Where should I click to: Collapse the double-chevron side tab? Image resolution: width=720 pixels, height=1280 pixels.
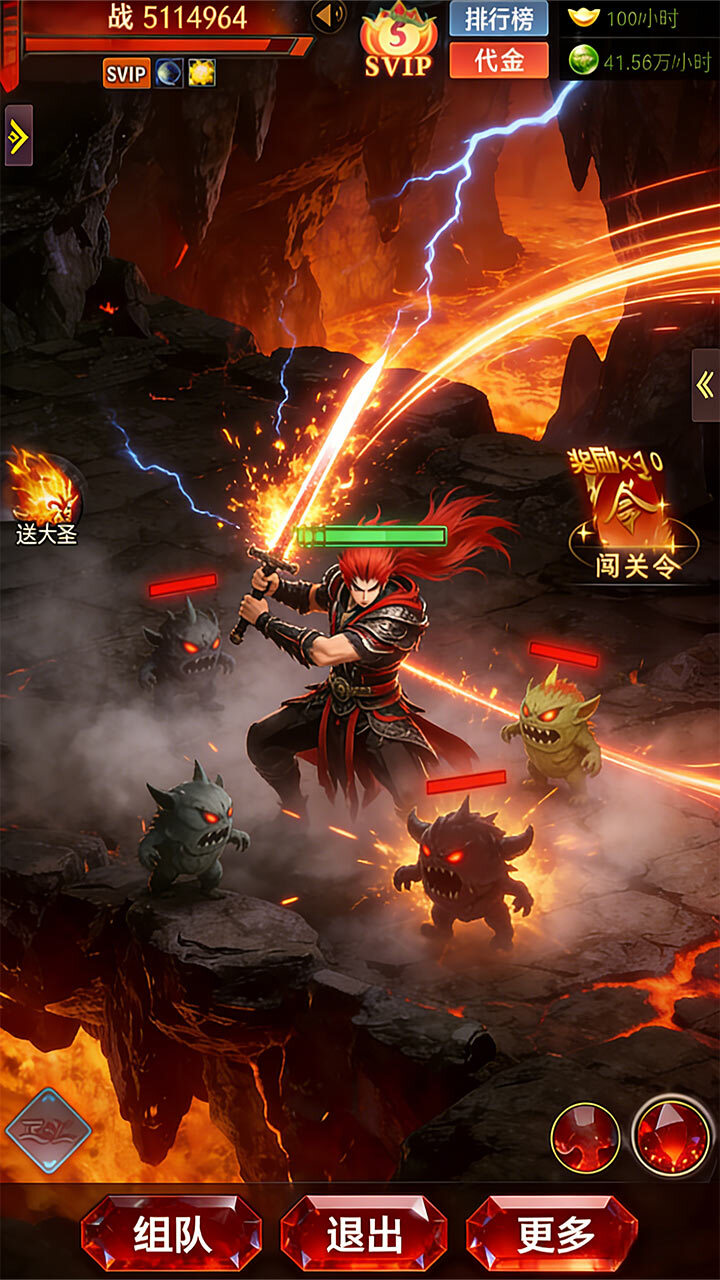coord(705,385)
